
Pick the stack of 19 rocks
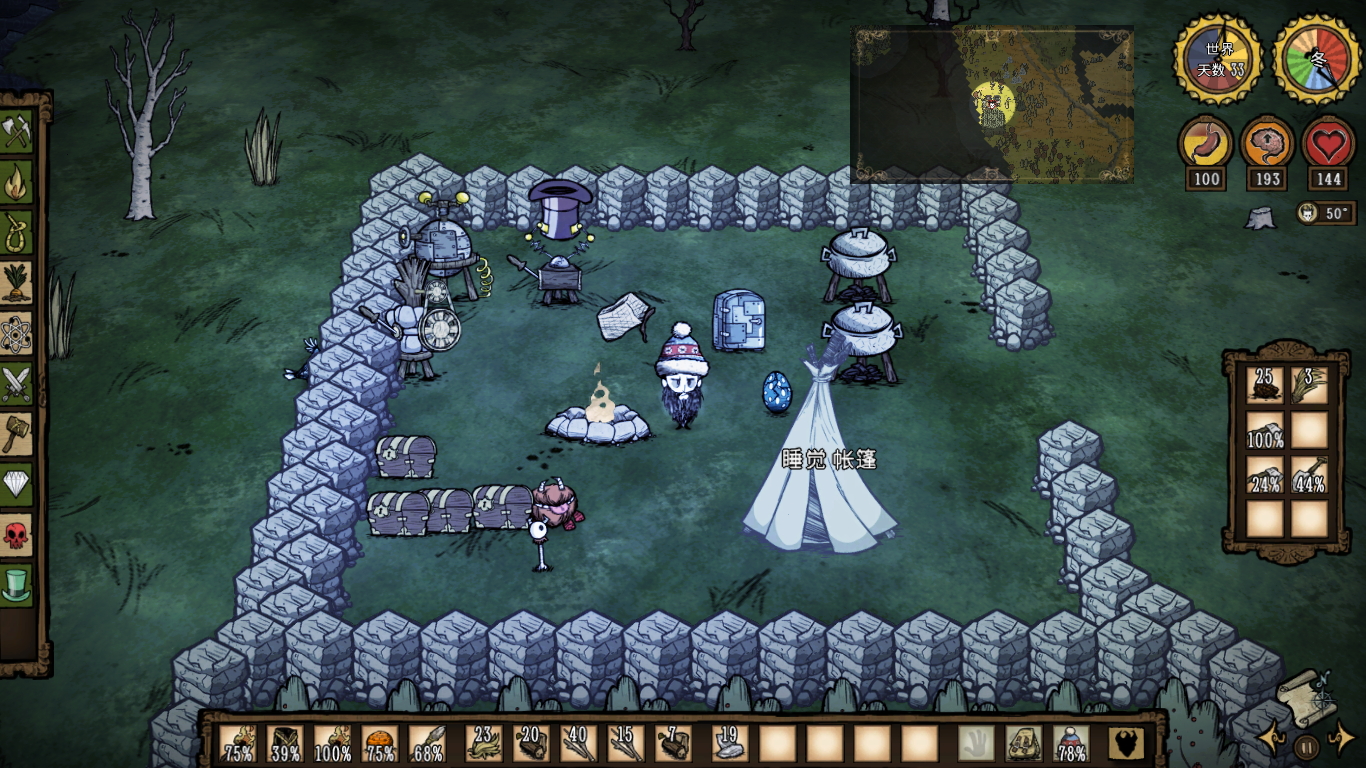click(729, 743)
